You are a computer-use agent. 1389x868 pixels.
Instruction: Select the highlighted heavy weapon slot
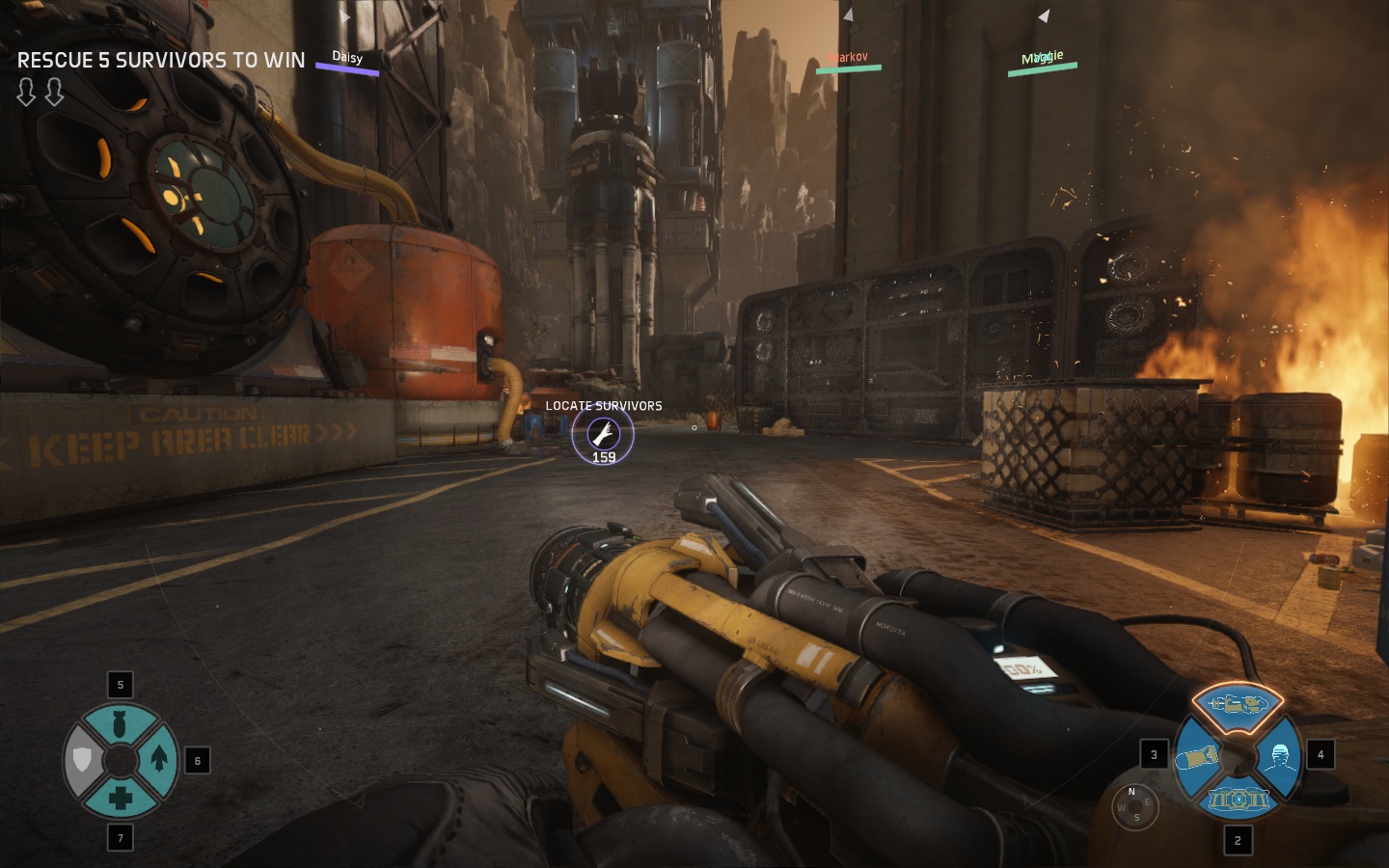tap(1238, 703)
